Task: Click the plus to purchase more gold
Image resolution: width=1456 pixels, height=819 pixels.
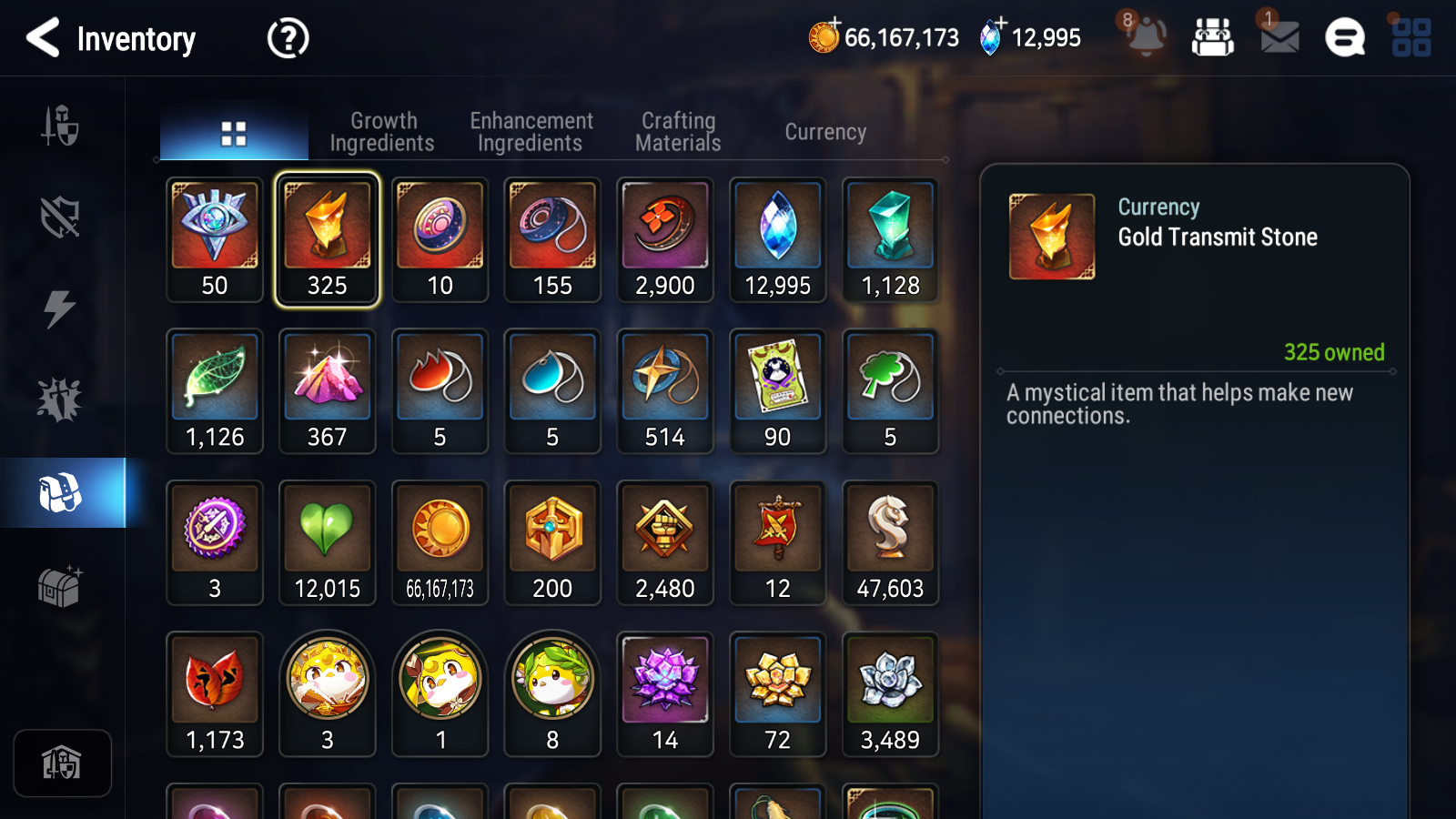Action: 834,22
